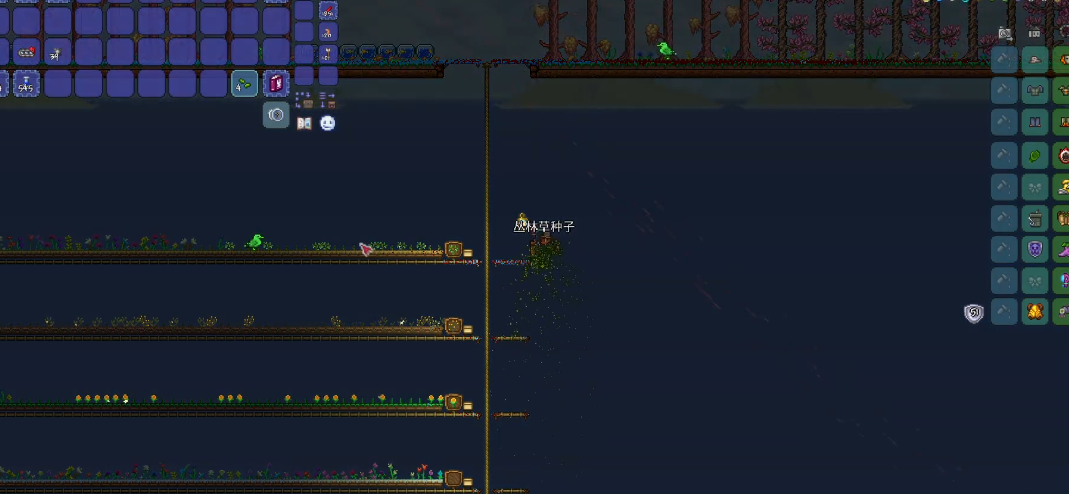Image resolution: width=1069 pixels, height=494 pixels.
Task: Open the emote bubble menu
Action: click(327, 123)
